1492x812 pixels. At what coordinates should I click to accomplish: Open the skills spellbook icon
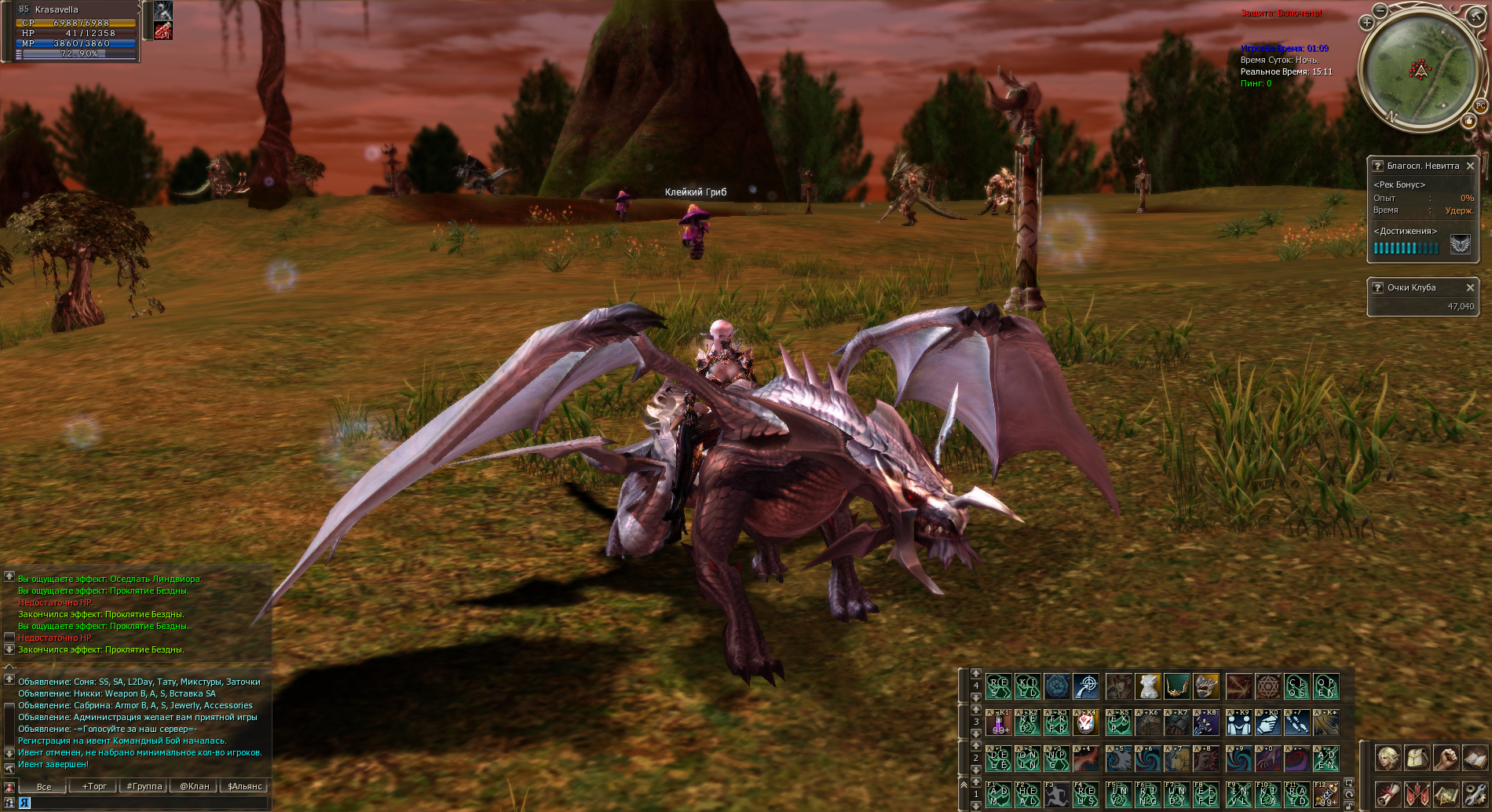1475,759
